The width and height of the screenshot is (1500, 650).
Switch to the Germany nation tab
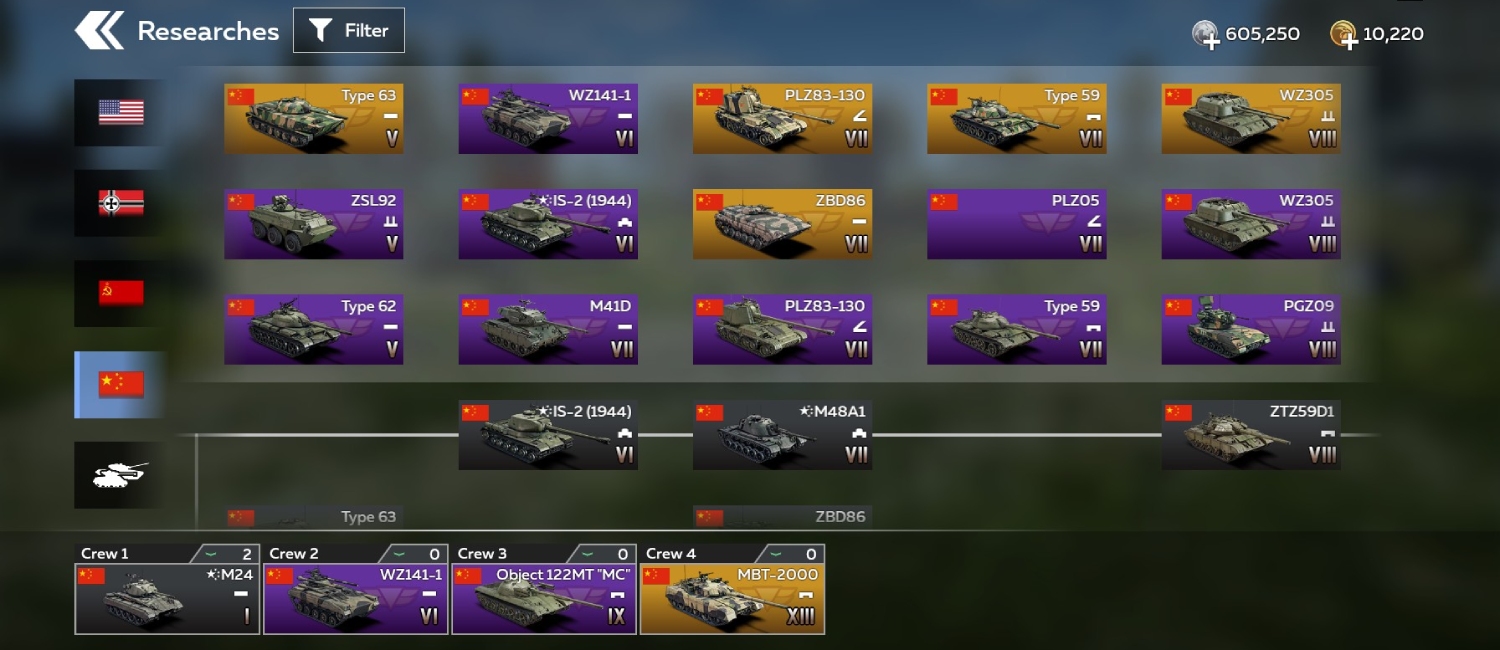tap(121, 203)
